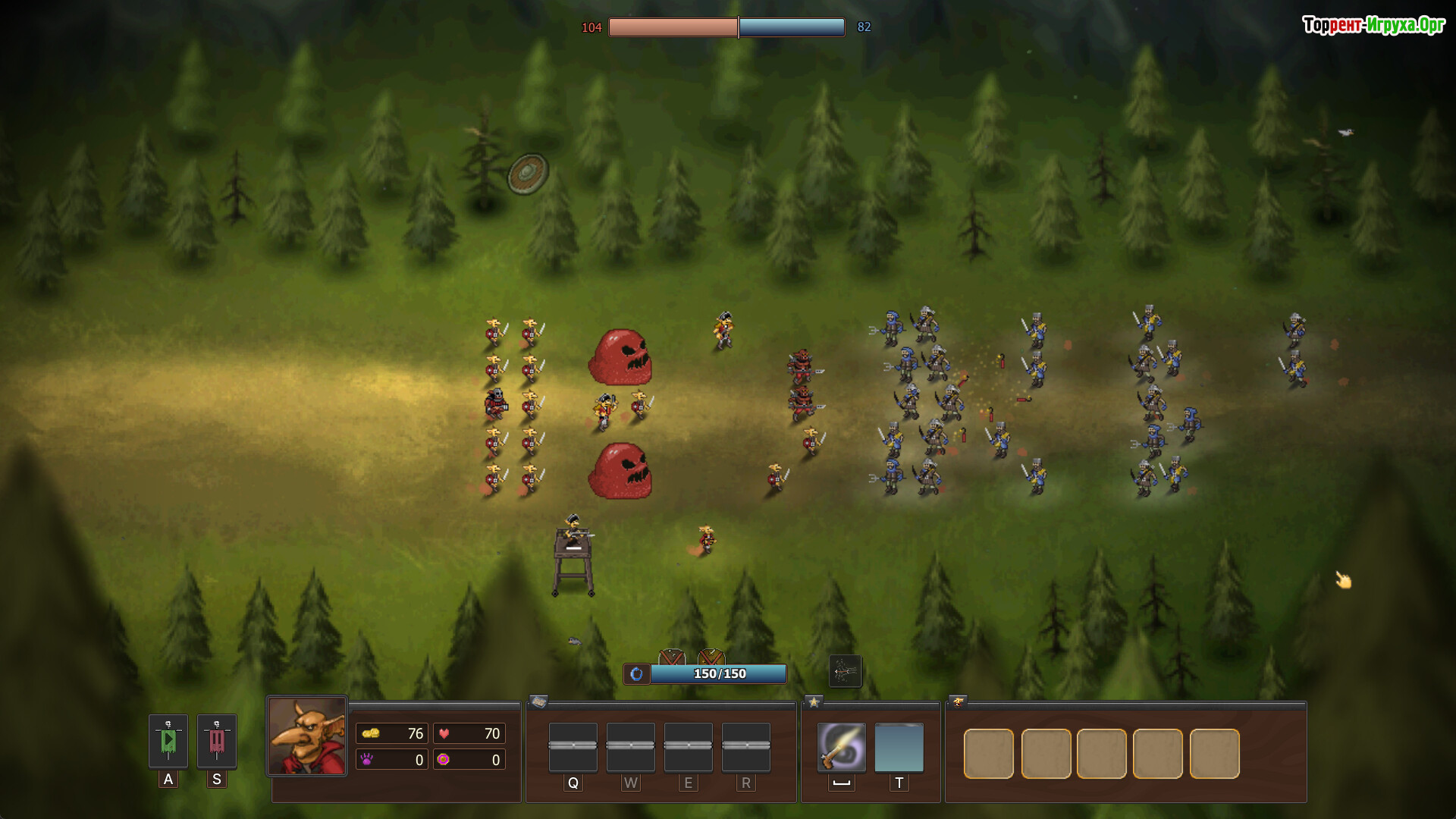Click the blue swirl mana icon
This screenshot has height=819, width=1456.
tap(637, 673)
